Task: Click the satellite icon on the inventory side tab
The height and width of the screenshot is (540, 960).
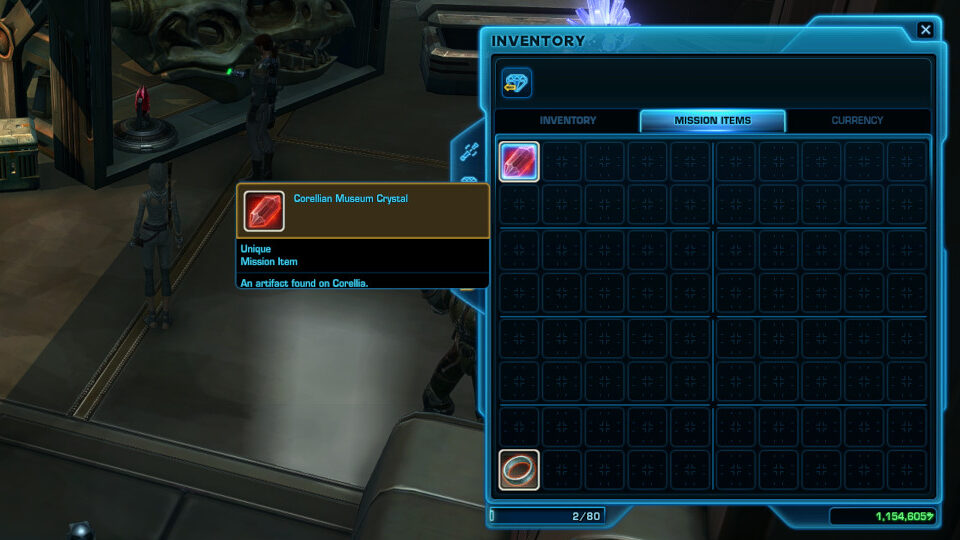Action: coord(469,153)
